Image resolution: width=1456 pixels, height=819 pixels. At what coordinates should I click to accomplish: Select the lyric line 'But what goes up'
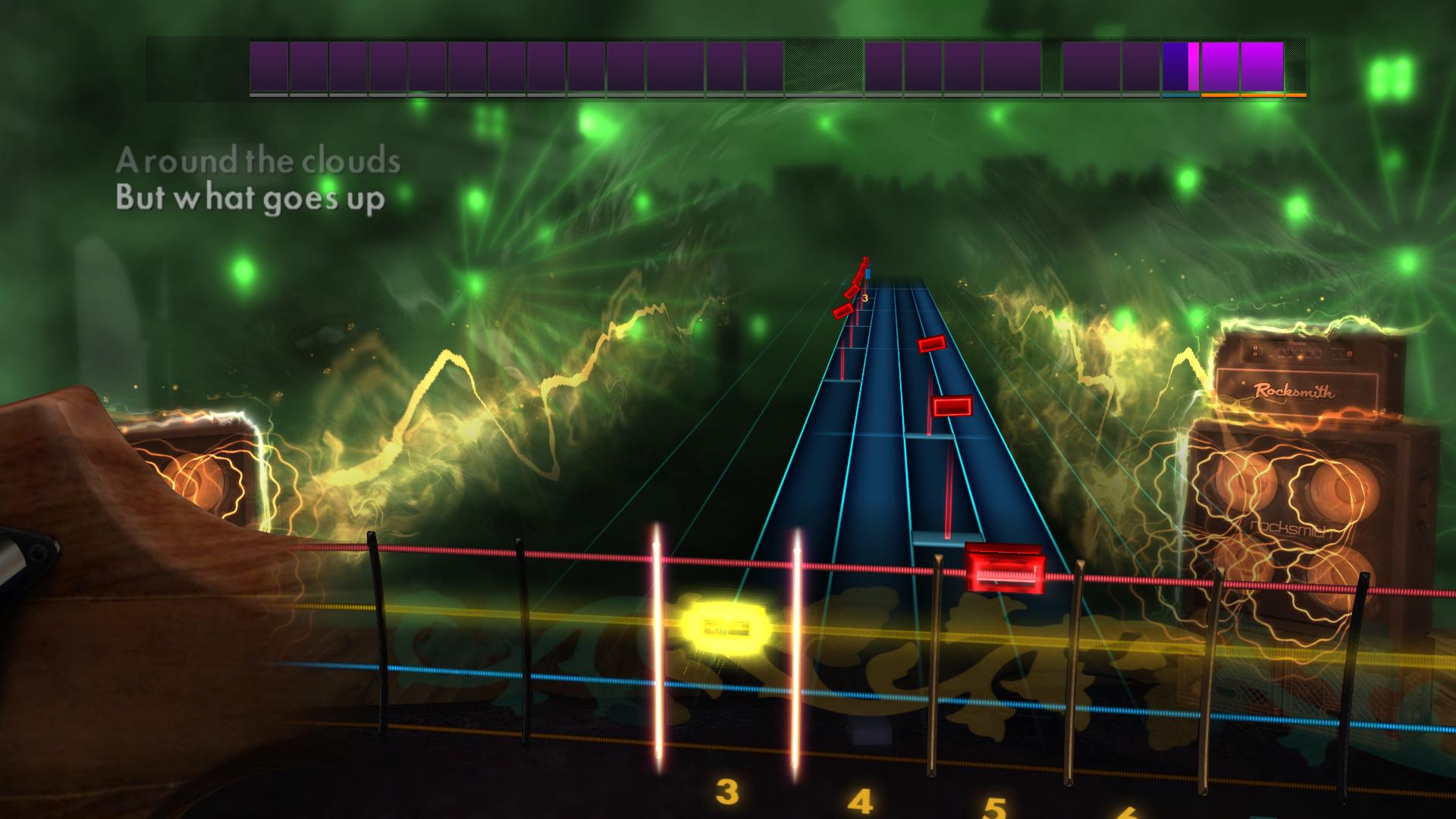click(250, 199)
